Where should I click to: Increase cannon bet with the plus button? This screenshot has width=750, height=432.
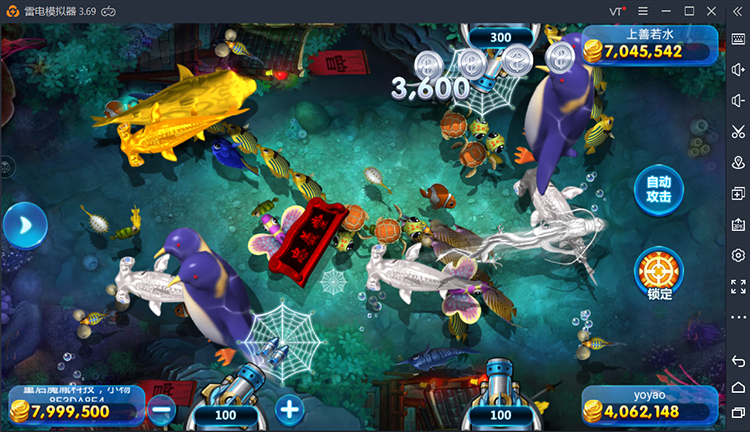(x=289, y=408)
